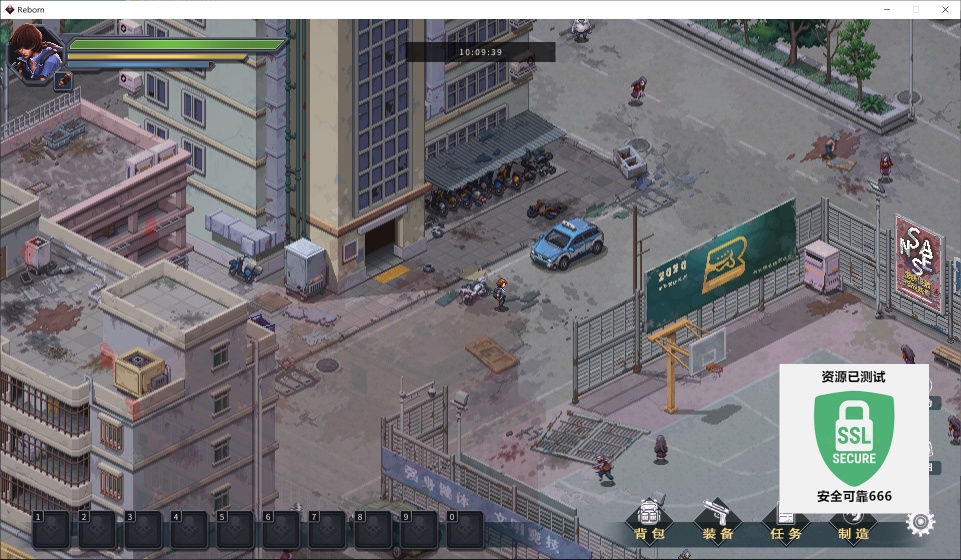Minimize the Reborn window
Screen dimensions: 961x560
click(x=887, y=9)
